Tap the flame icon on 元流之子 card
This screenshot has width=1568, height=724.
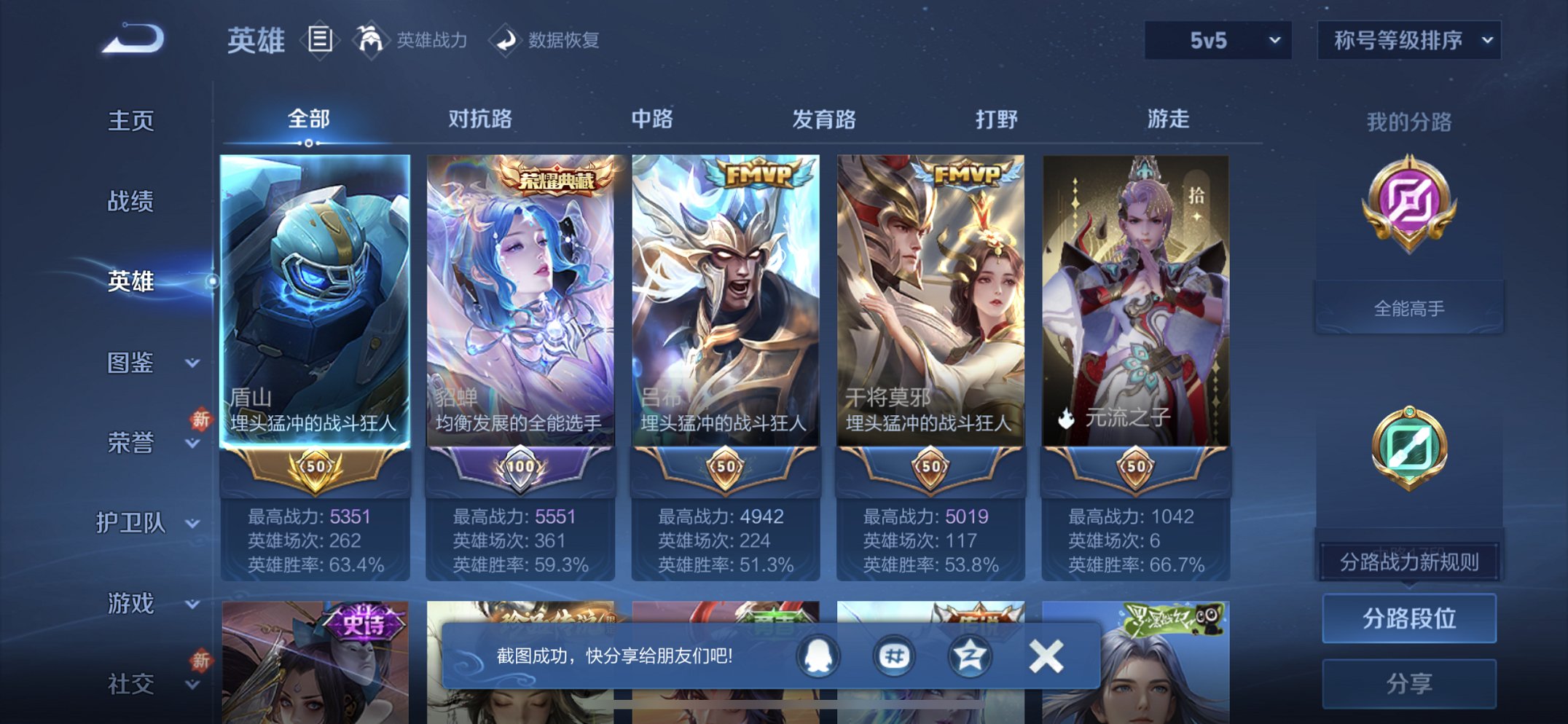coord(1066,420)
